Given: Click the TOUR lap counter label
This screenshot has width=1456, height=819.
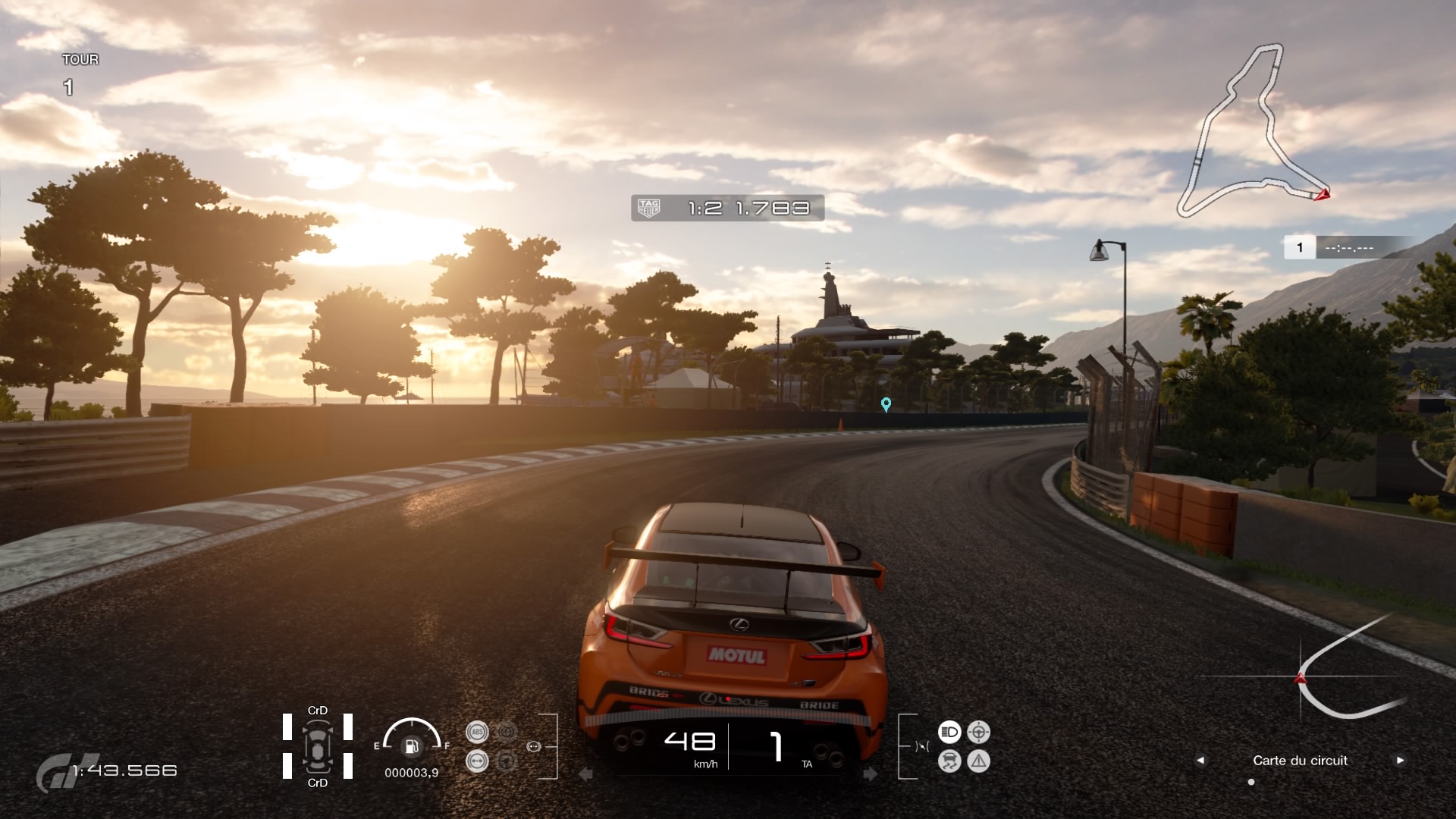Looking at the screenshot, I should 80,59.
